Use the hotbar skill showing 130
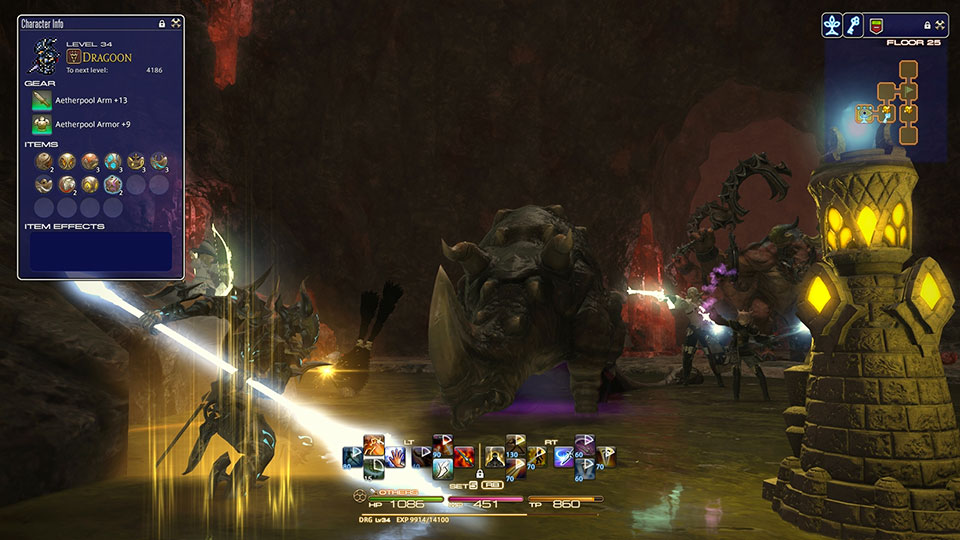Screen dimensions: 960x540 click(516, 445)
